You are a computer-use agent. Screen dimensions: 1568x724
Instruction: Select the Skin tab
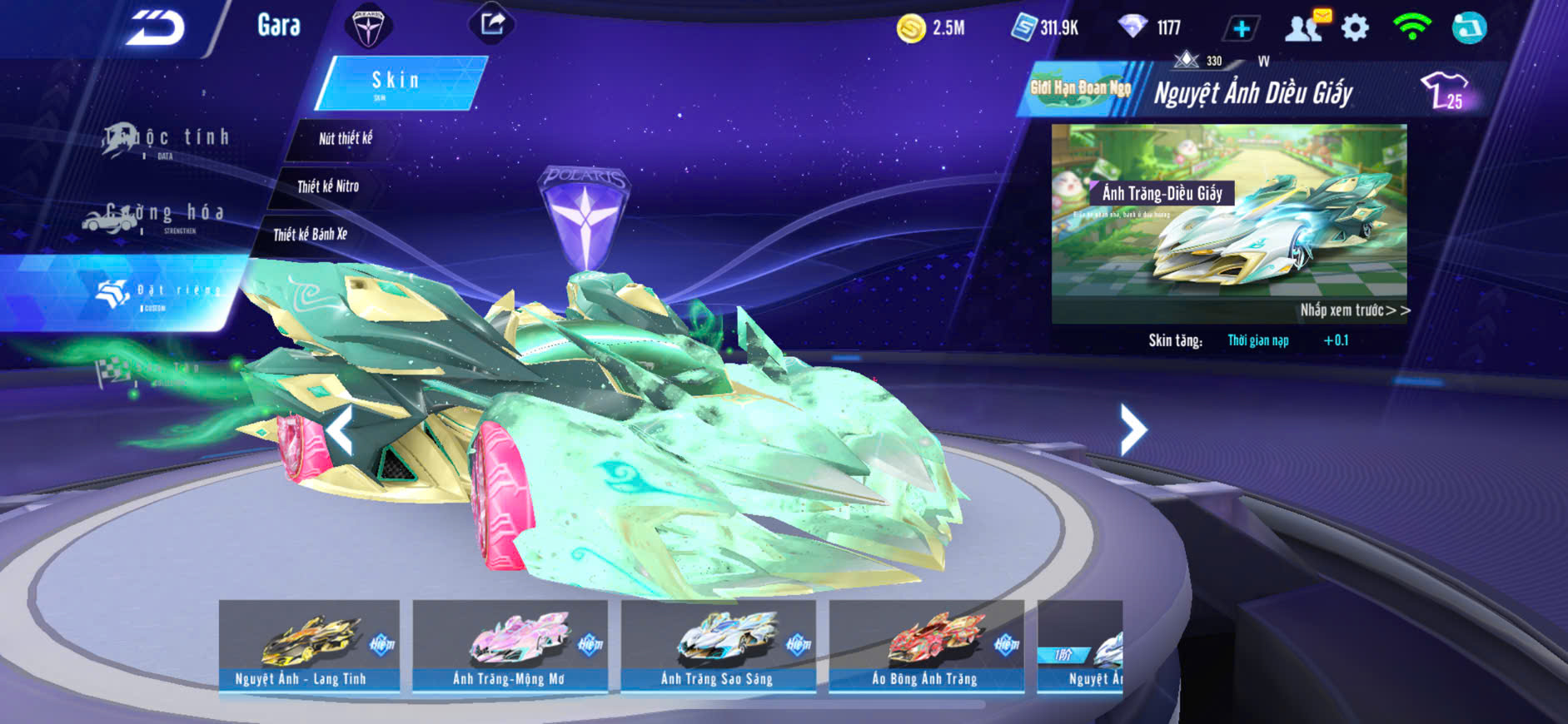(398, 82)
